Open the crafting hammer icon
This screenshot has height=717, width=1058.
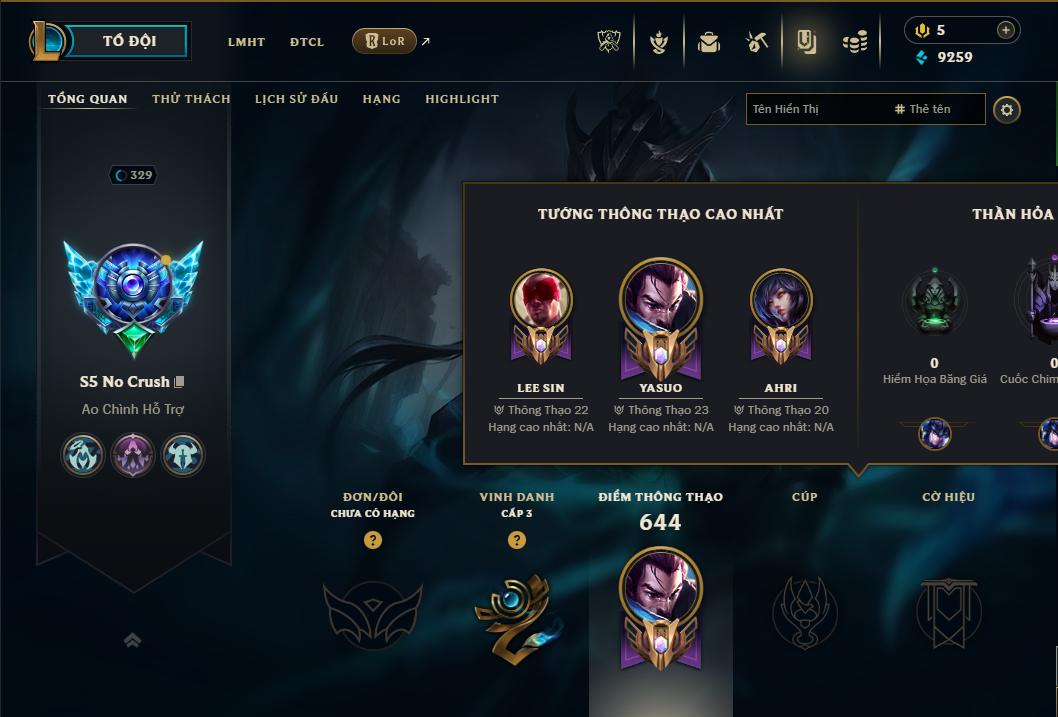coord(757,42)
